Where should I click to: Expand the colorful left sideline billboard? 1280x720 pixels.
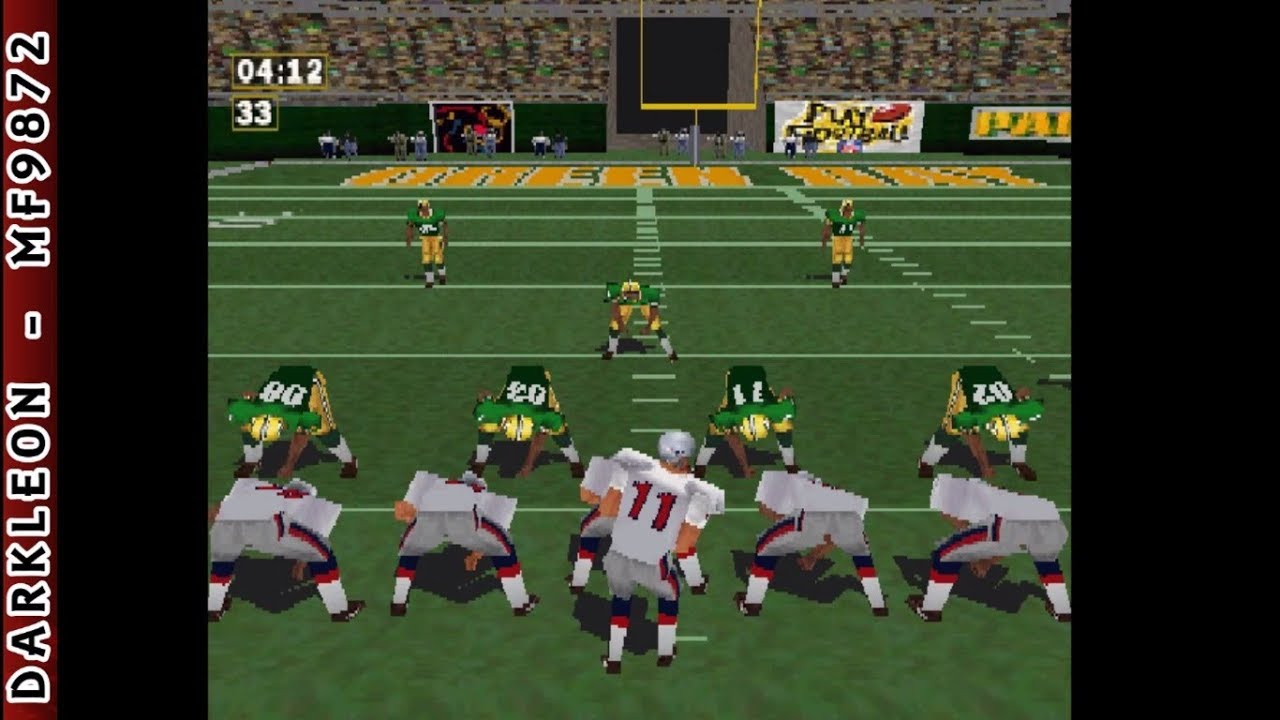click(470, 122)
